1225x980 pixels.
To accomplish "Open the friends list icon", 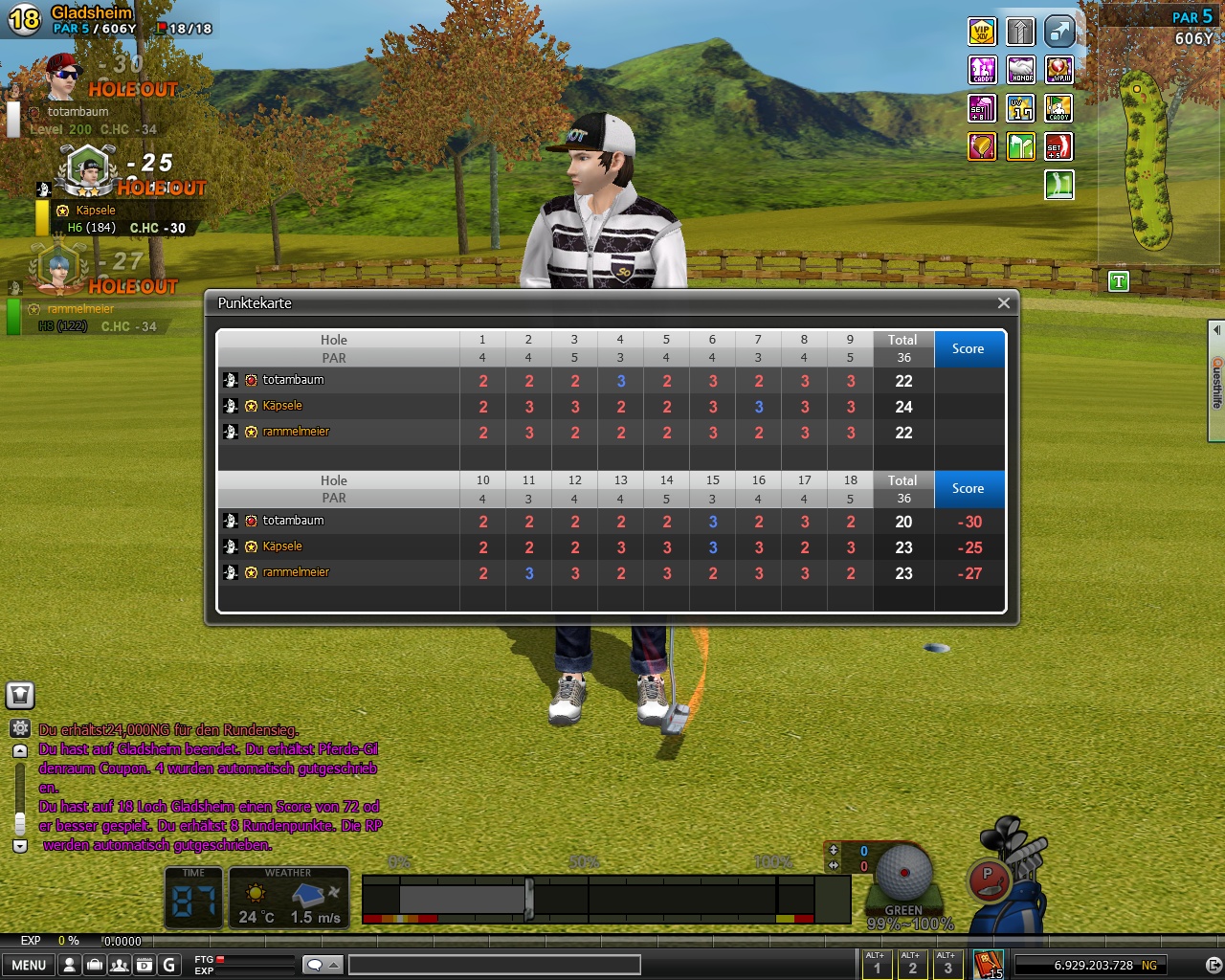I will coord(119,965).
